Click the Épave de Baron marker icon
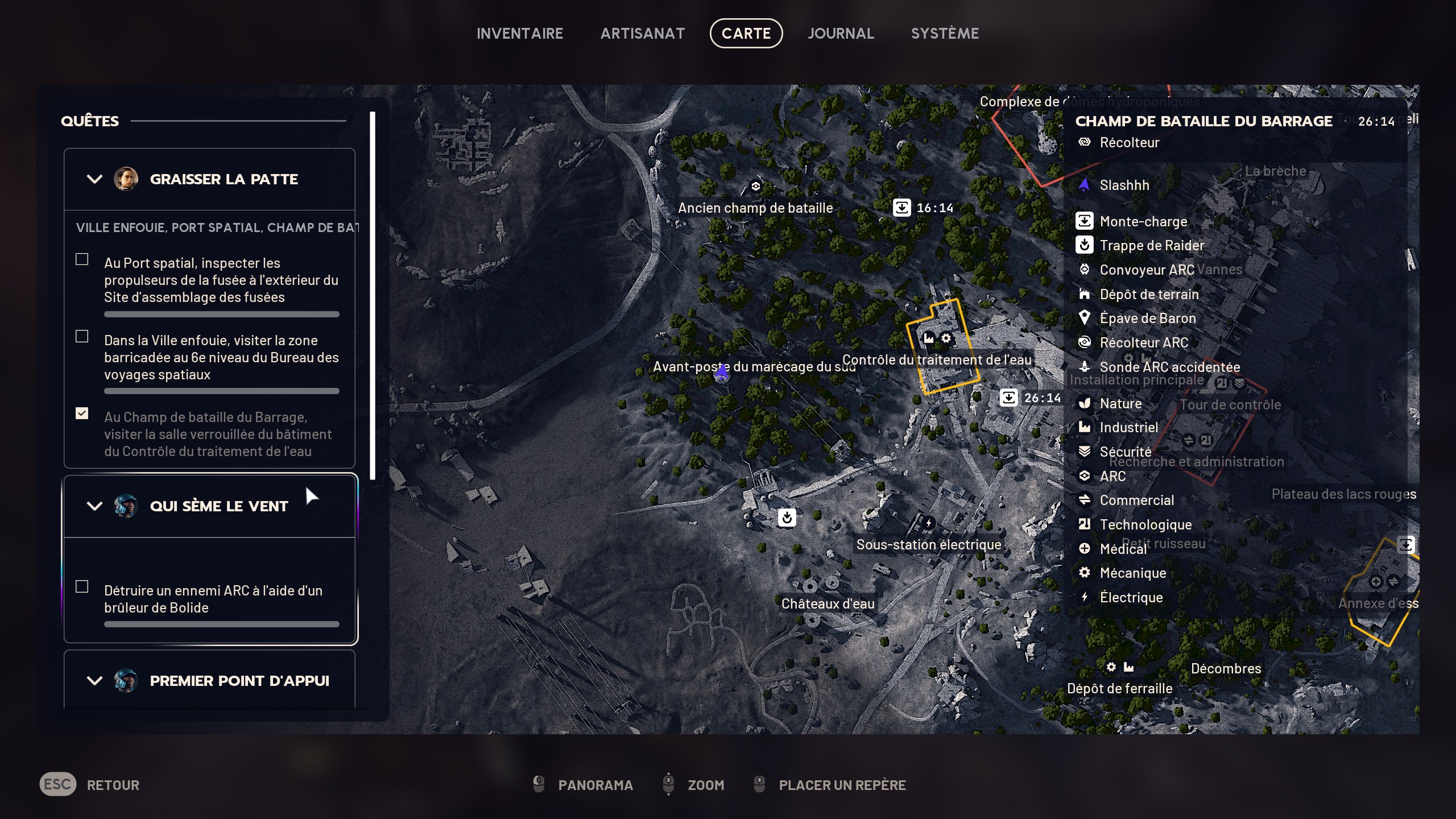The image size is (1456, 819). pyautogui.click(x=1085, y=318)
